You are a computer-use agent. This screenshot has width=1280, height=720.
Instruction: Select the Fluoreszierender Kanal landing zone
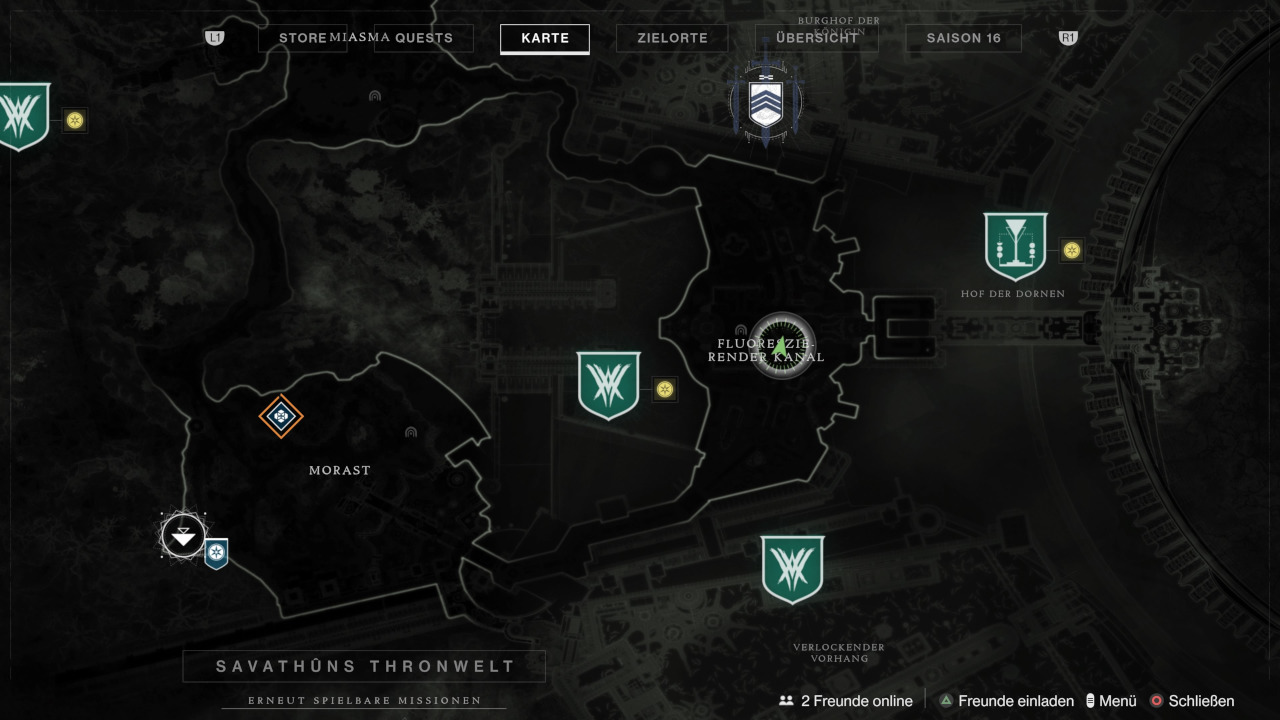(x=783, y=346)
